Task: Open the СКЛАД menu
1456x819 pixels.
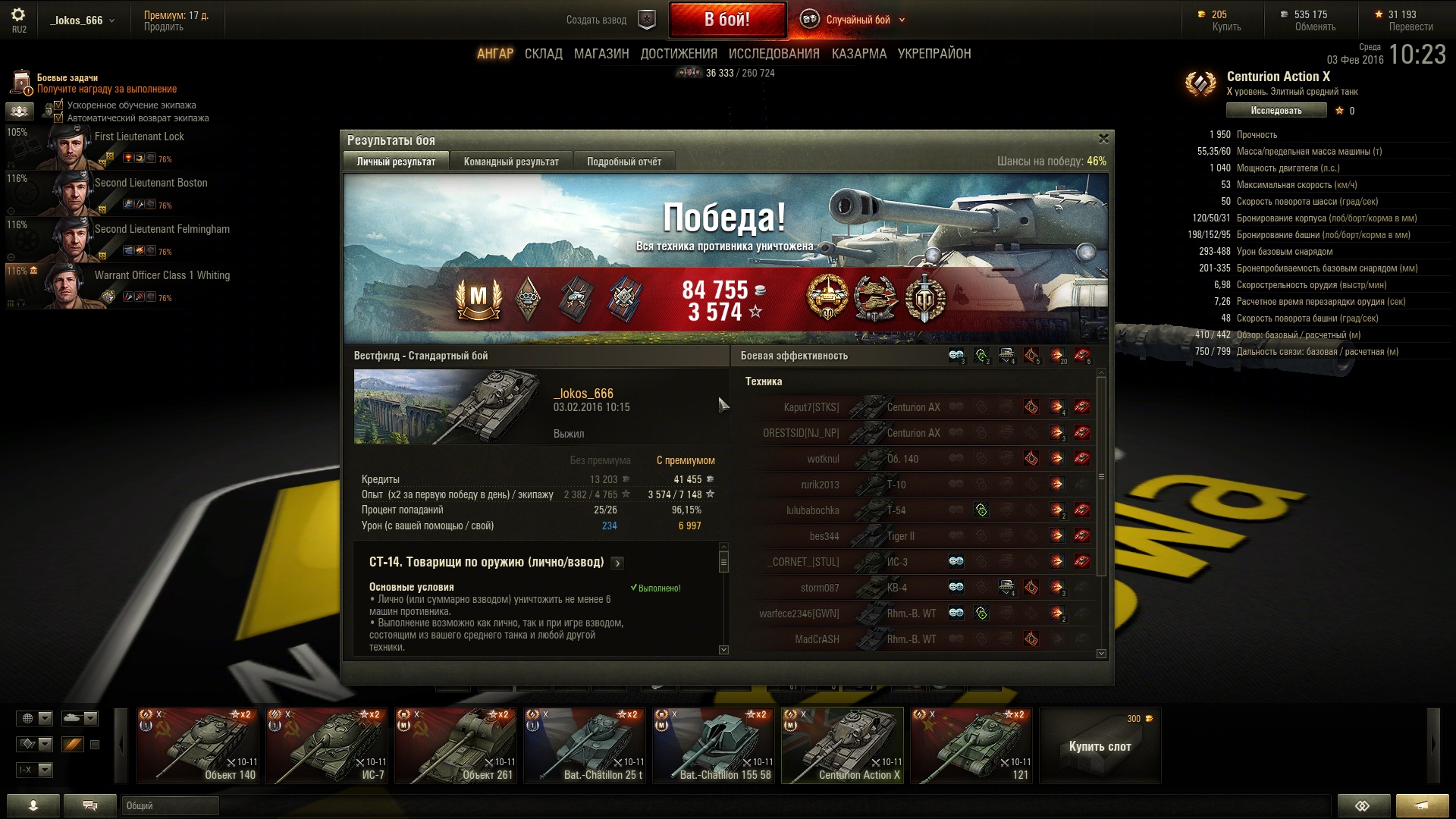Action: coord(543,54)
